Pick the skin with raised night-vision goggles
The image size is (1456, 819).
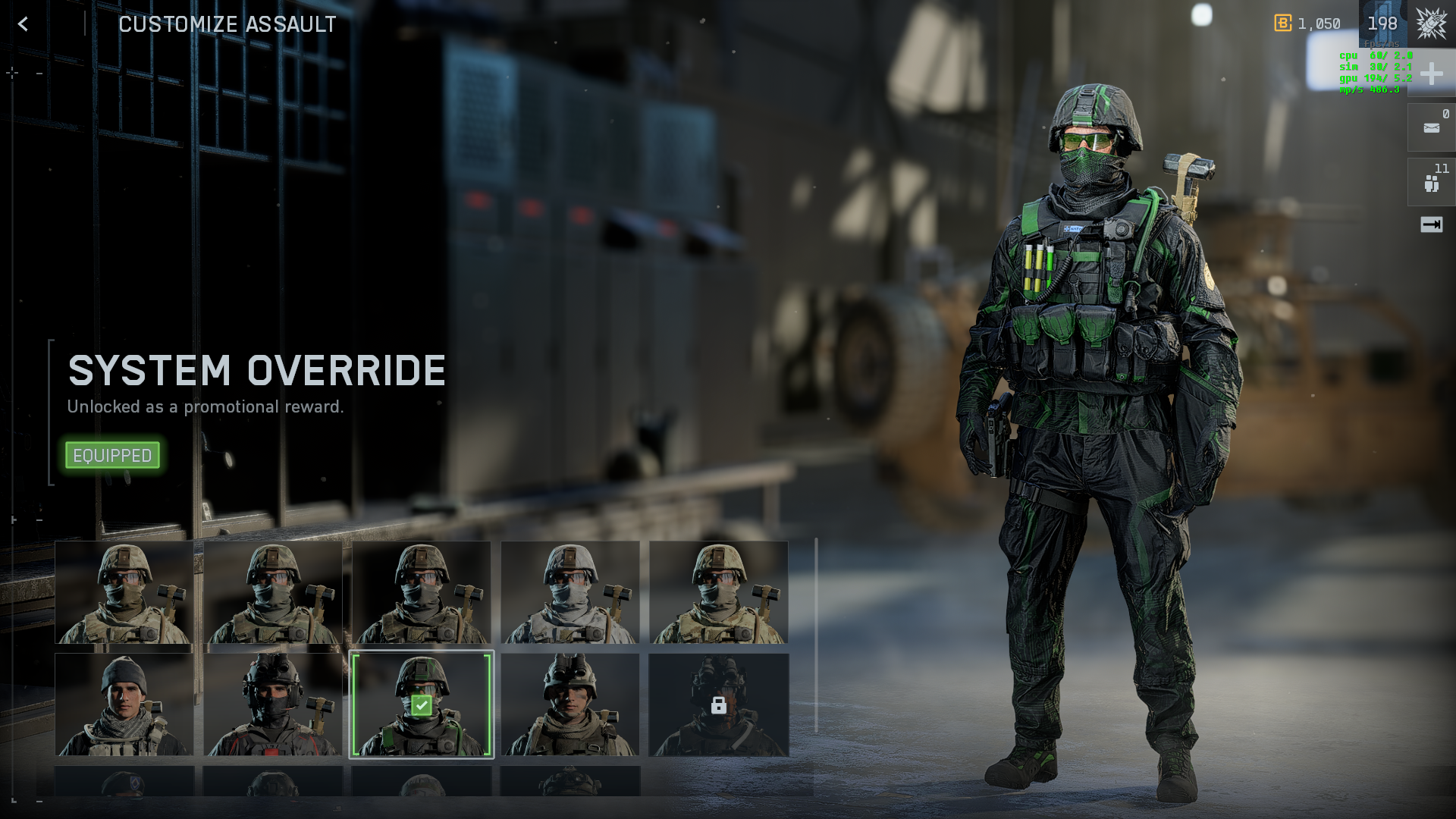coord(570,704)
